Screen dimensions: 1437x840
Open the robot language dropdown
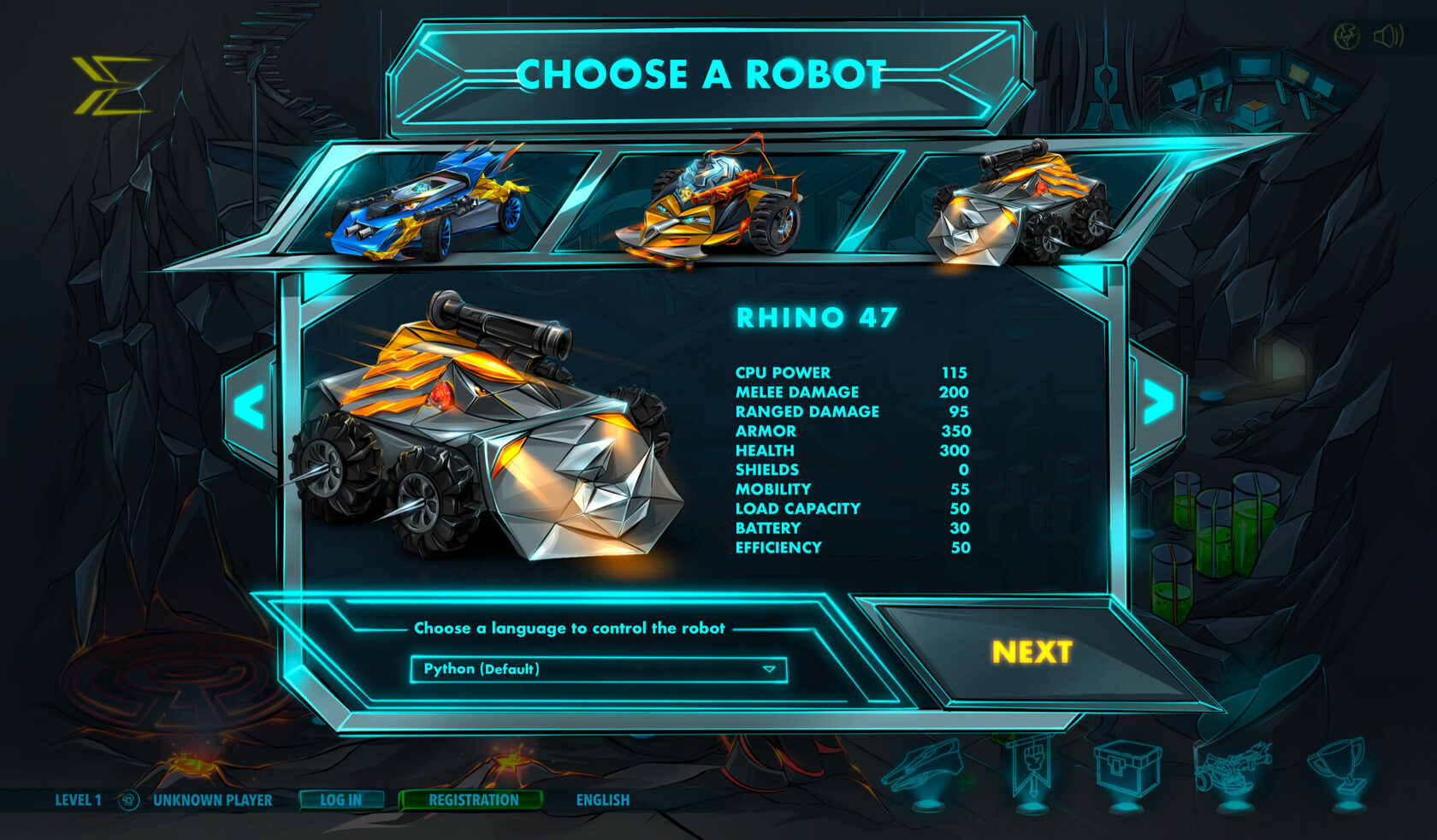tap(598, 669)
